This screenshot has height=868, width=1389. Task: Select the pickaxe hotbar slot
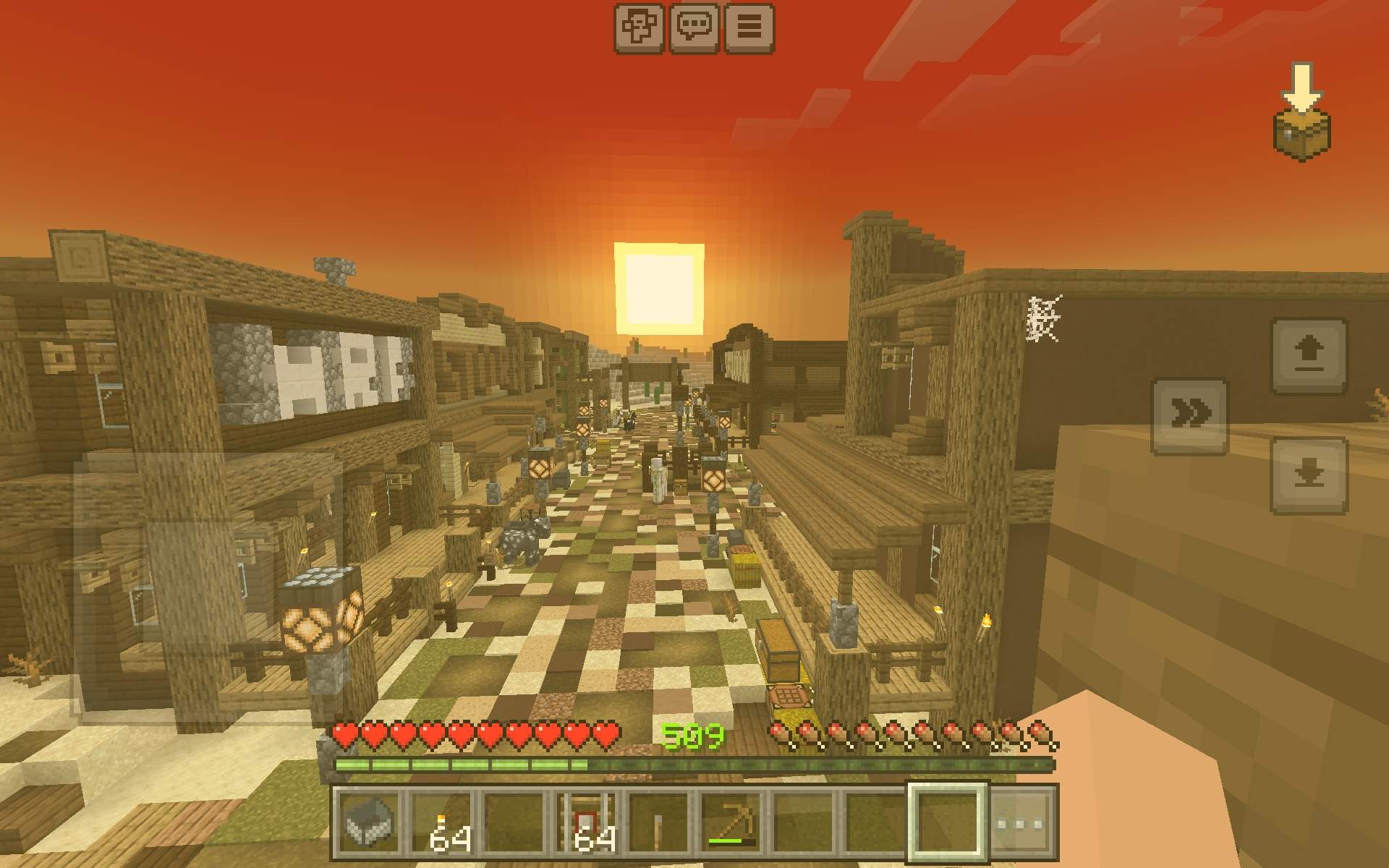pyautogui.click(x=731, y=822)
